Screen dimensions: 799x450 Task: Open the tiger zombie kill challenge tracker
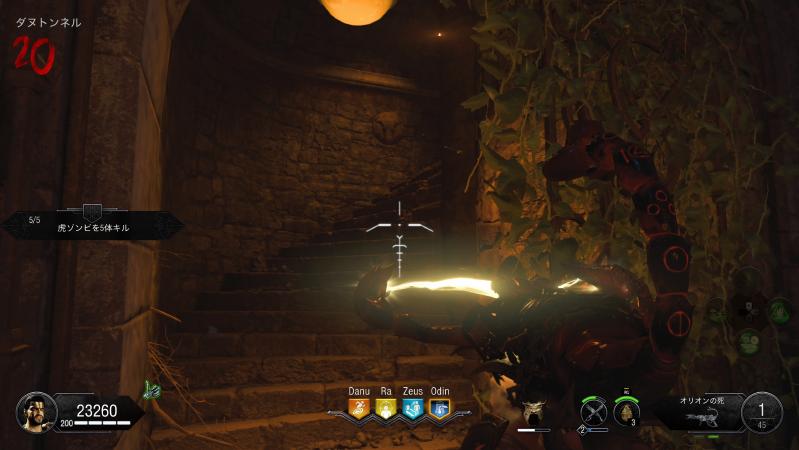point(92,222)
